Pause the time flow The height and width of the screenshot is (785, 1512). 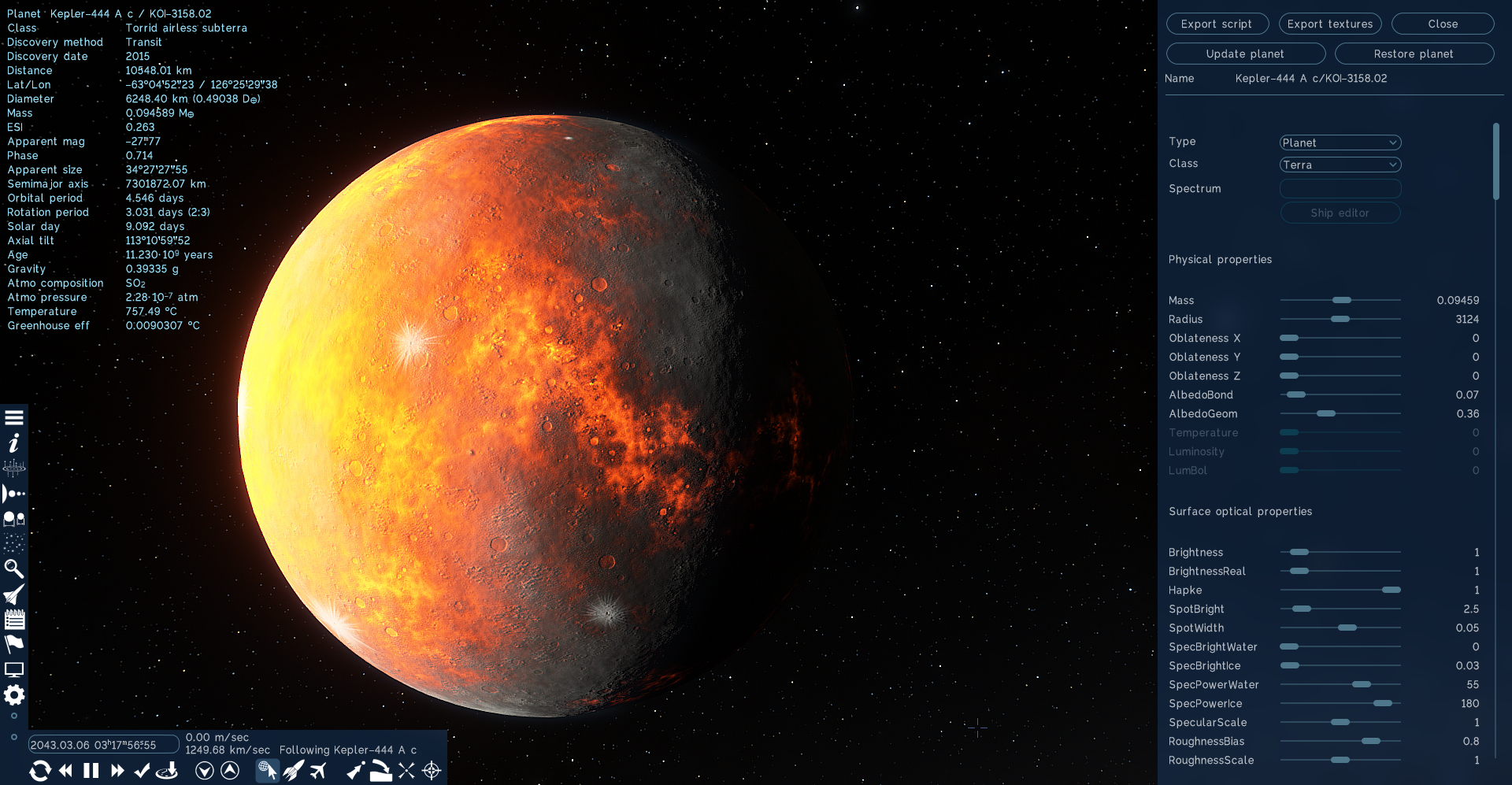pyautogui.click(x=91, y=771)
